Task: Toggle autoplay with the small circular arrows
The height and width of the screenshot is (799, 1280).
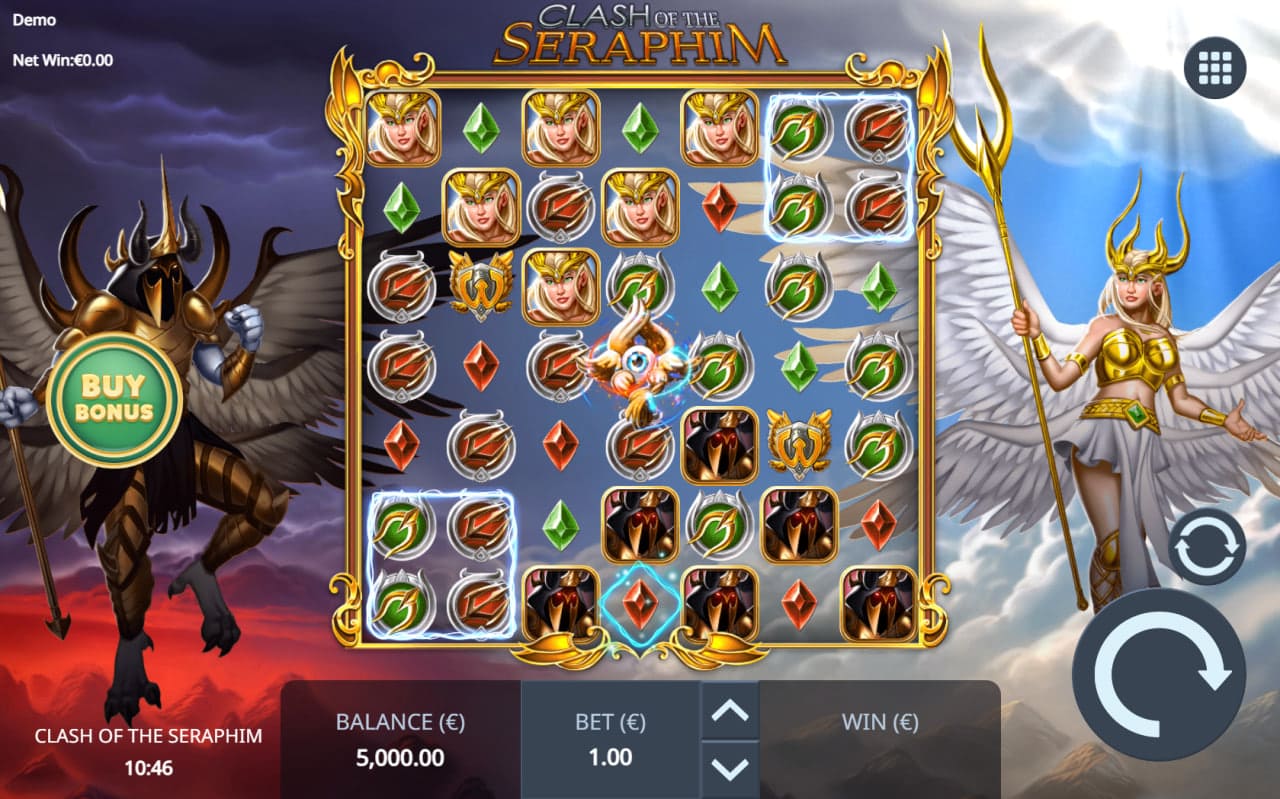Action: coord(1207,547)
